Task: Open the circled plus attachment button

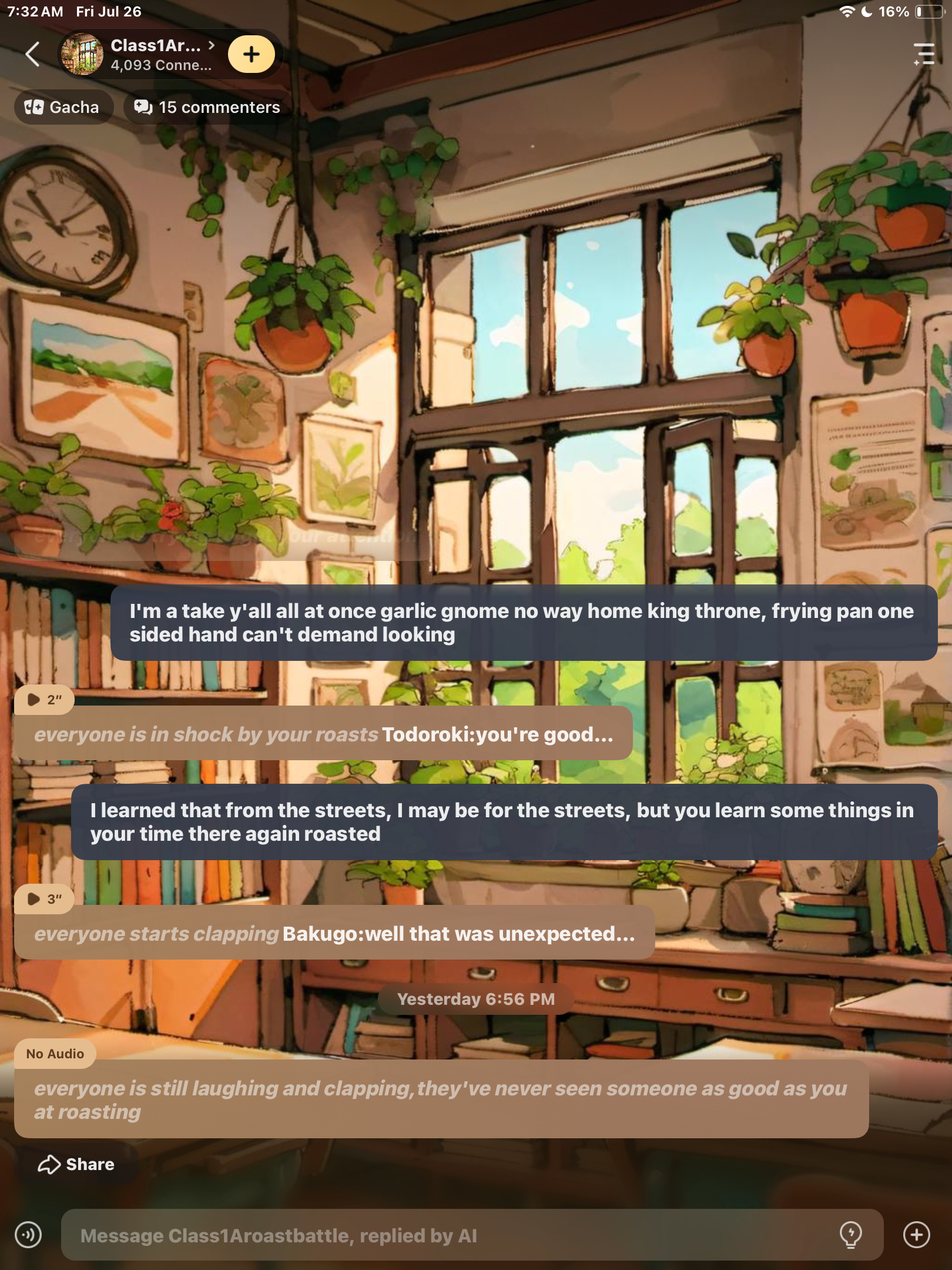Action: point(916,1235)
